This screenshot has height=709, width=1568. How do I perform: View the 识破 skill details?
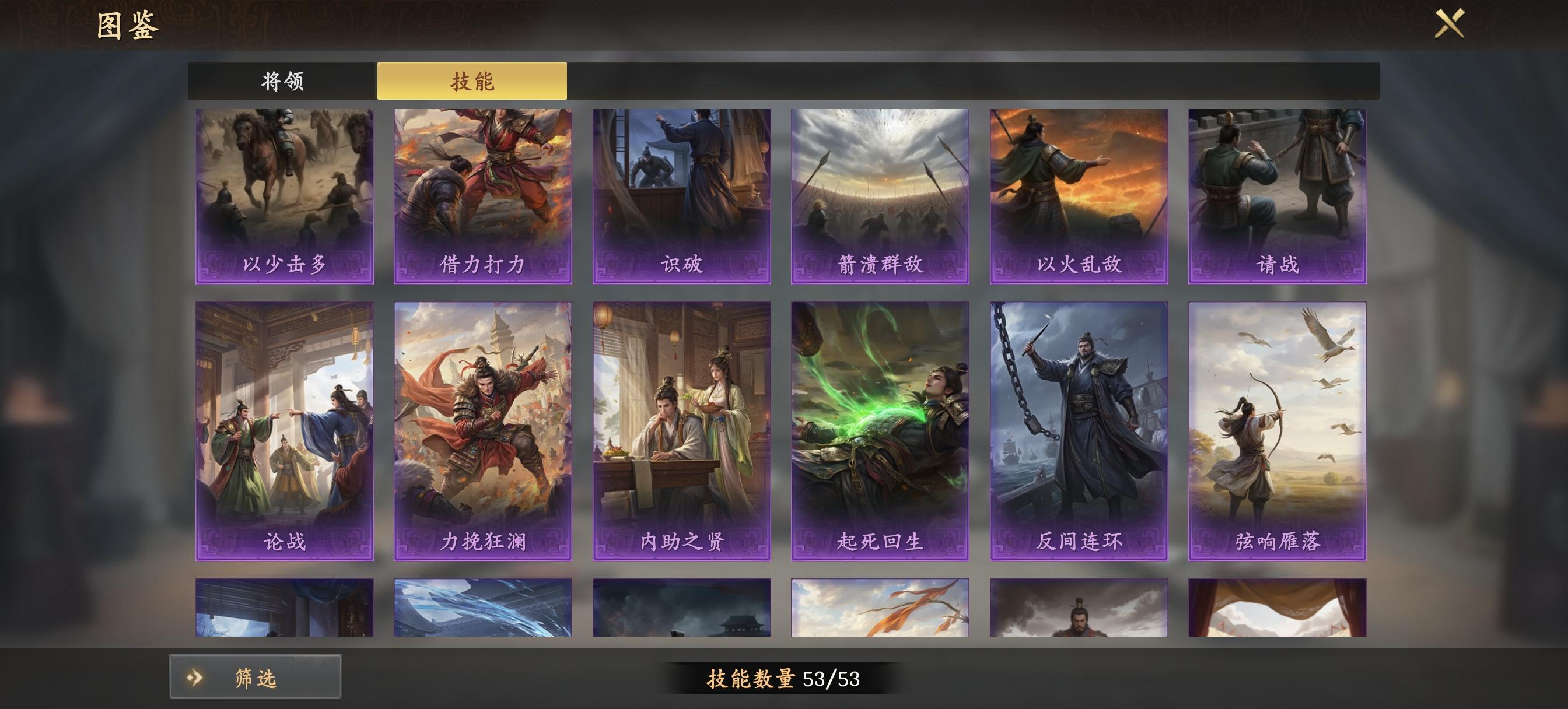click(683, 195)
